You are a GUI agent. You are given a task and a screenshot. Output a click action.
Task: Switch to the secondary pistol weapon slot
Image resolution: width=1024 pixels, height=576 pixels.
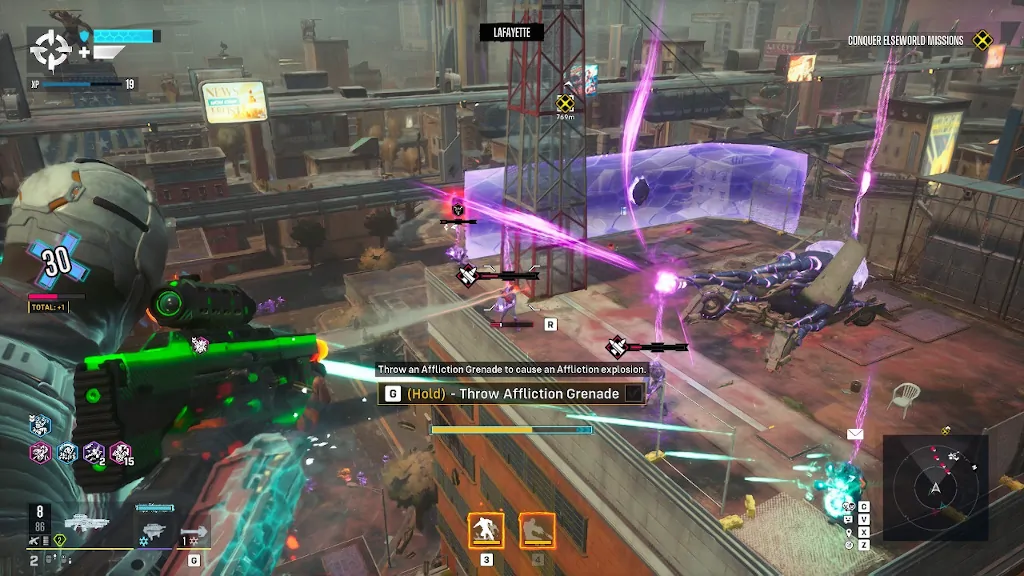coord(152,526)
